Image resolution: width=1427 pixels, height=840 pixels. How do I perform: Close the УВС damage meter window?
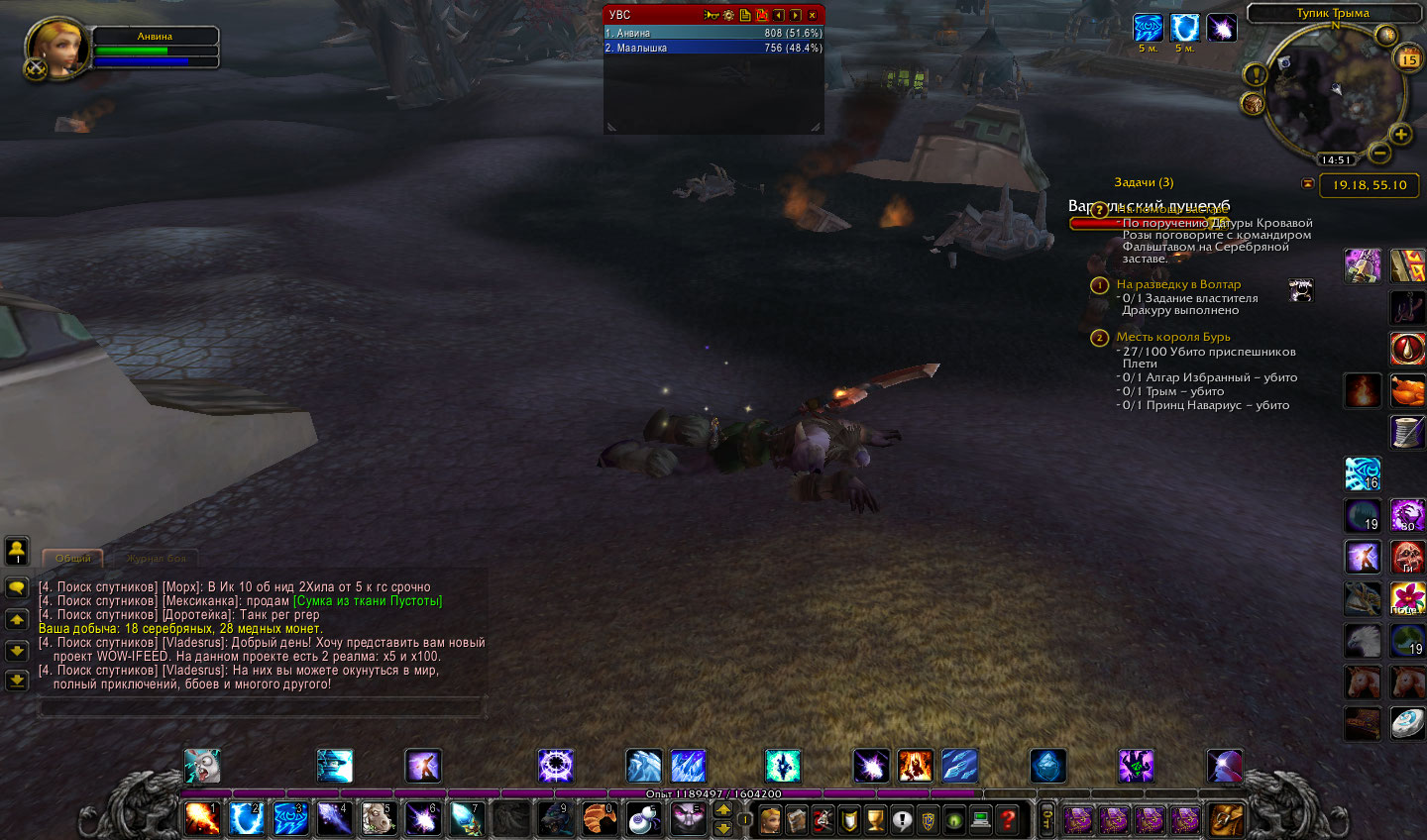coord(813,15)
